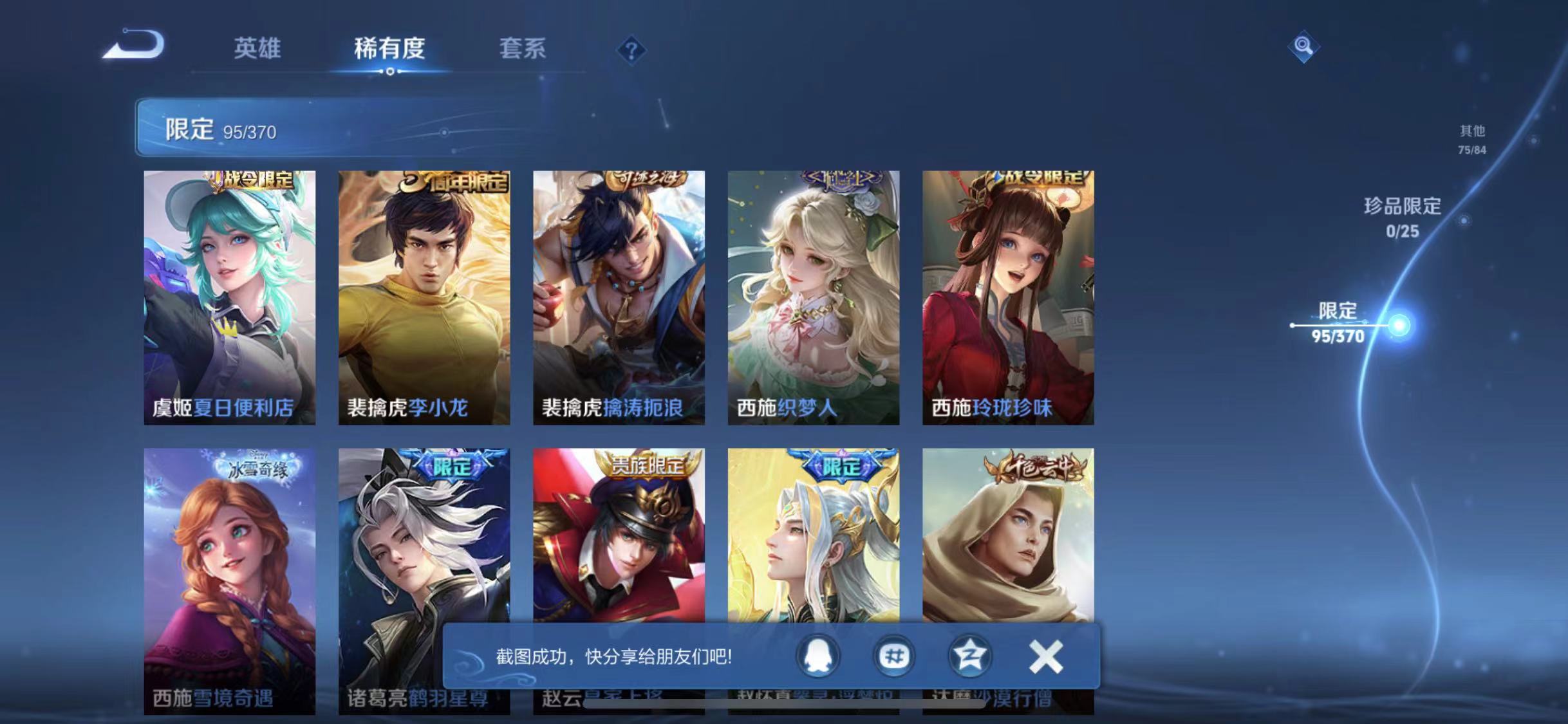The width and height of the screenshot is (1568, 724).
Task: Open the search magnifier at top right
Action: pyautogui.click(x=1305, y=46)
